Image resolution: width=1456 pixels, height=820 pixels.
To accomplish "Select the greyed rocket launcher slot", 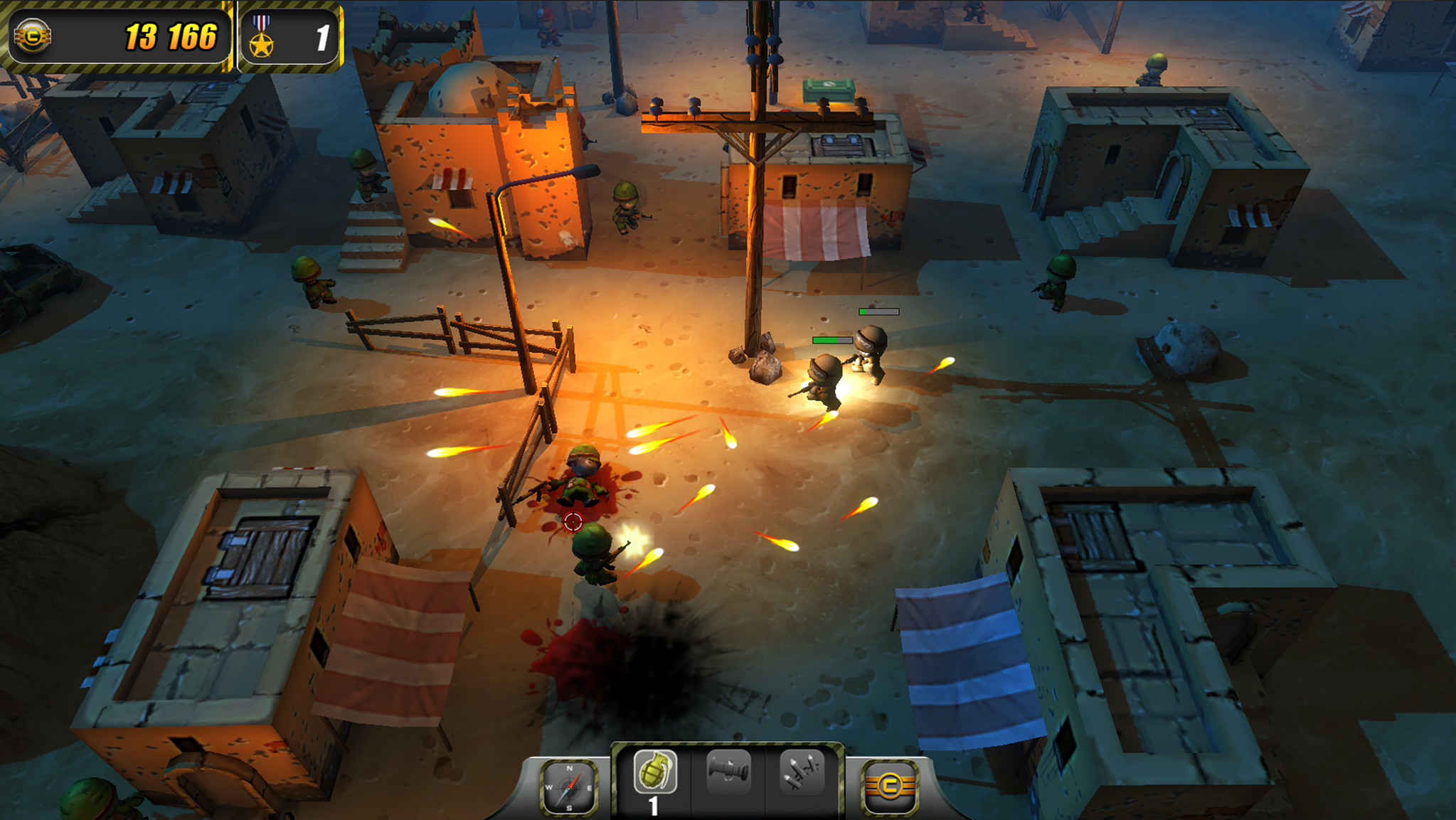I will pos(728,772).
